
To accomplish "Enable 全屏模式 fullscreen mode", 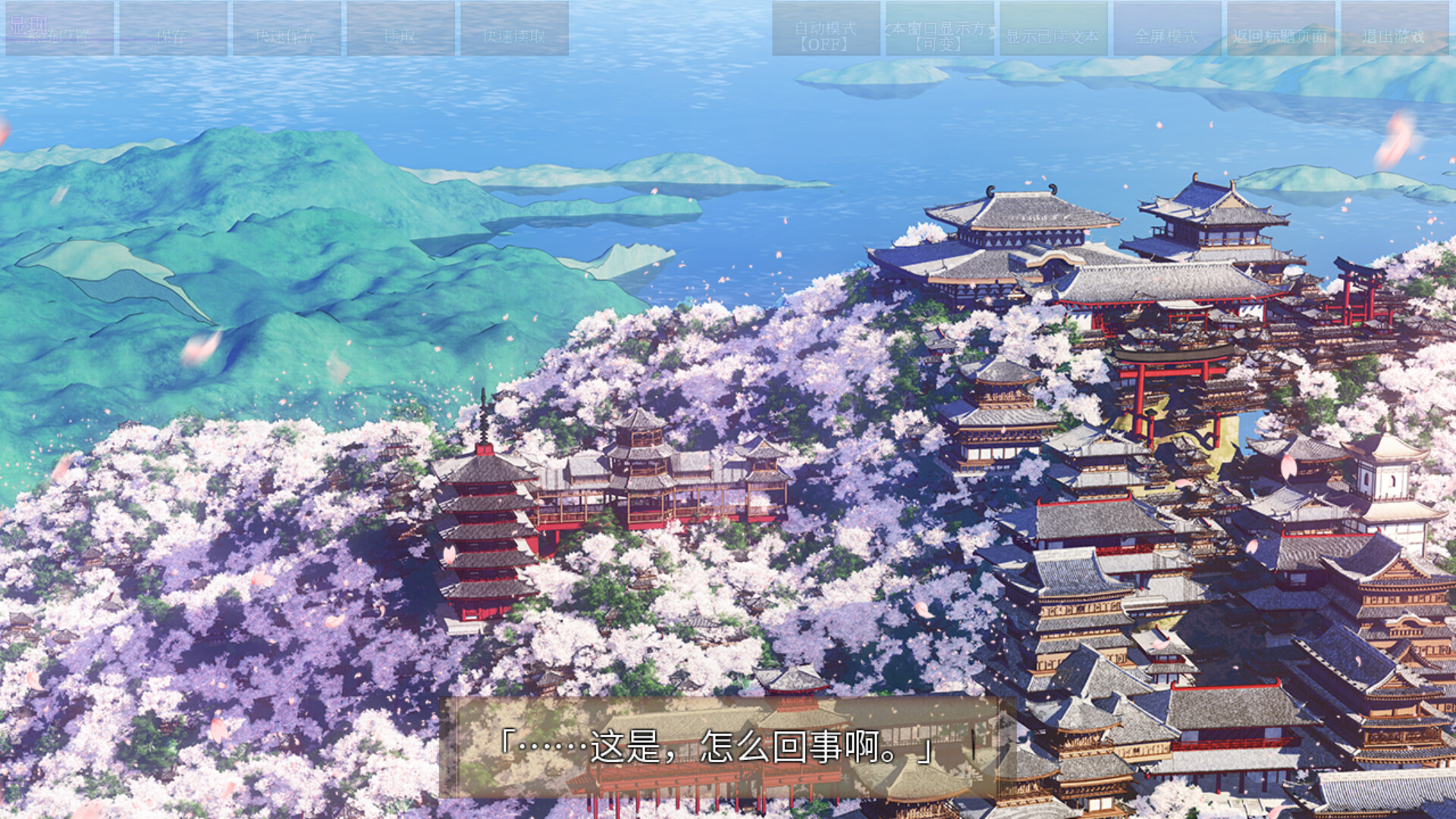I will tap(1166, 34).
